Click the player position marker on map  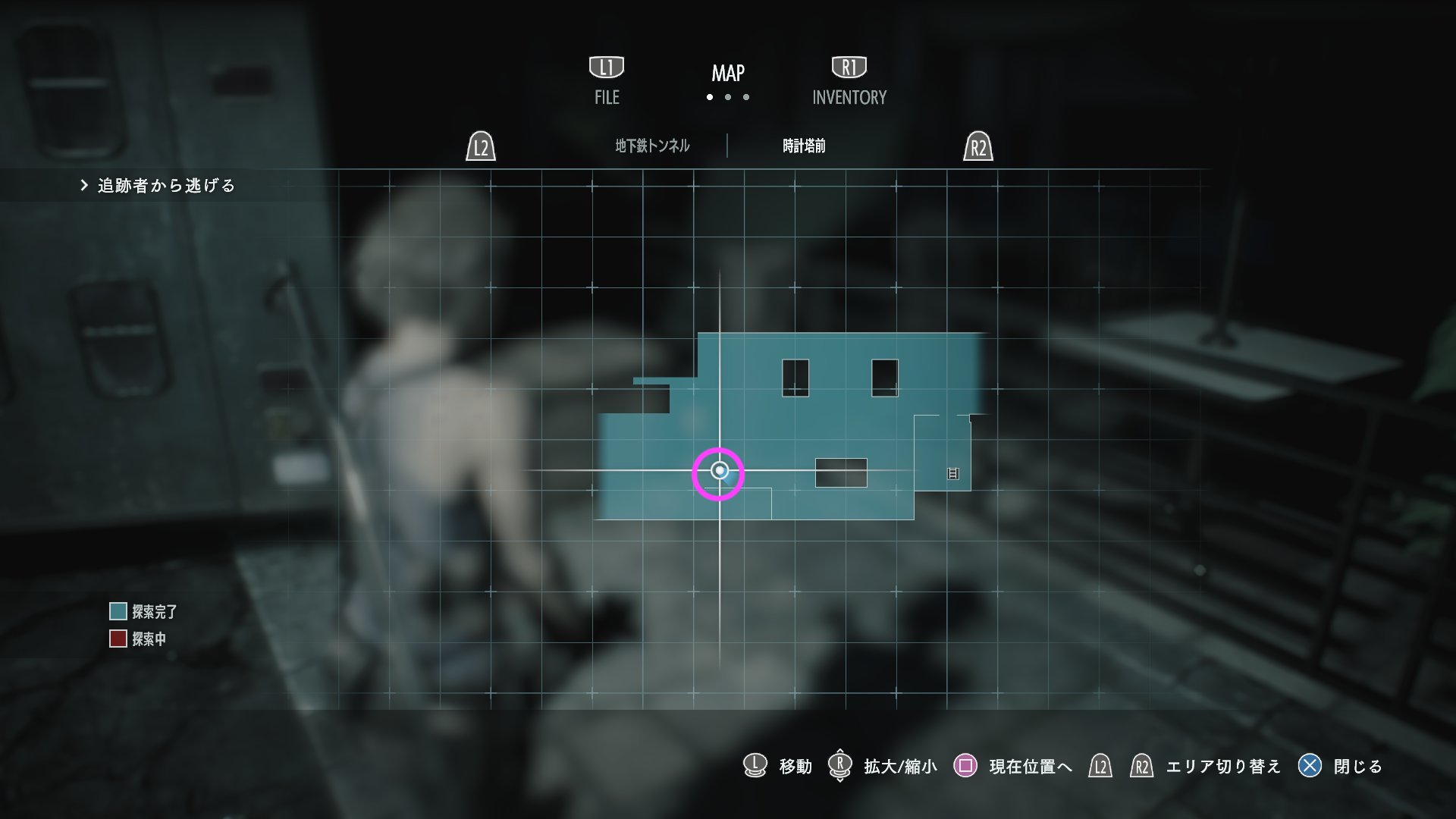coord(719,472)
